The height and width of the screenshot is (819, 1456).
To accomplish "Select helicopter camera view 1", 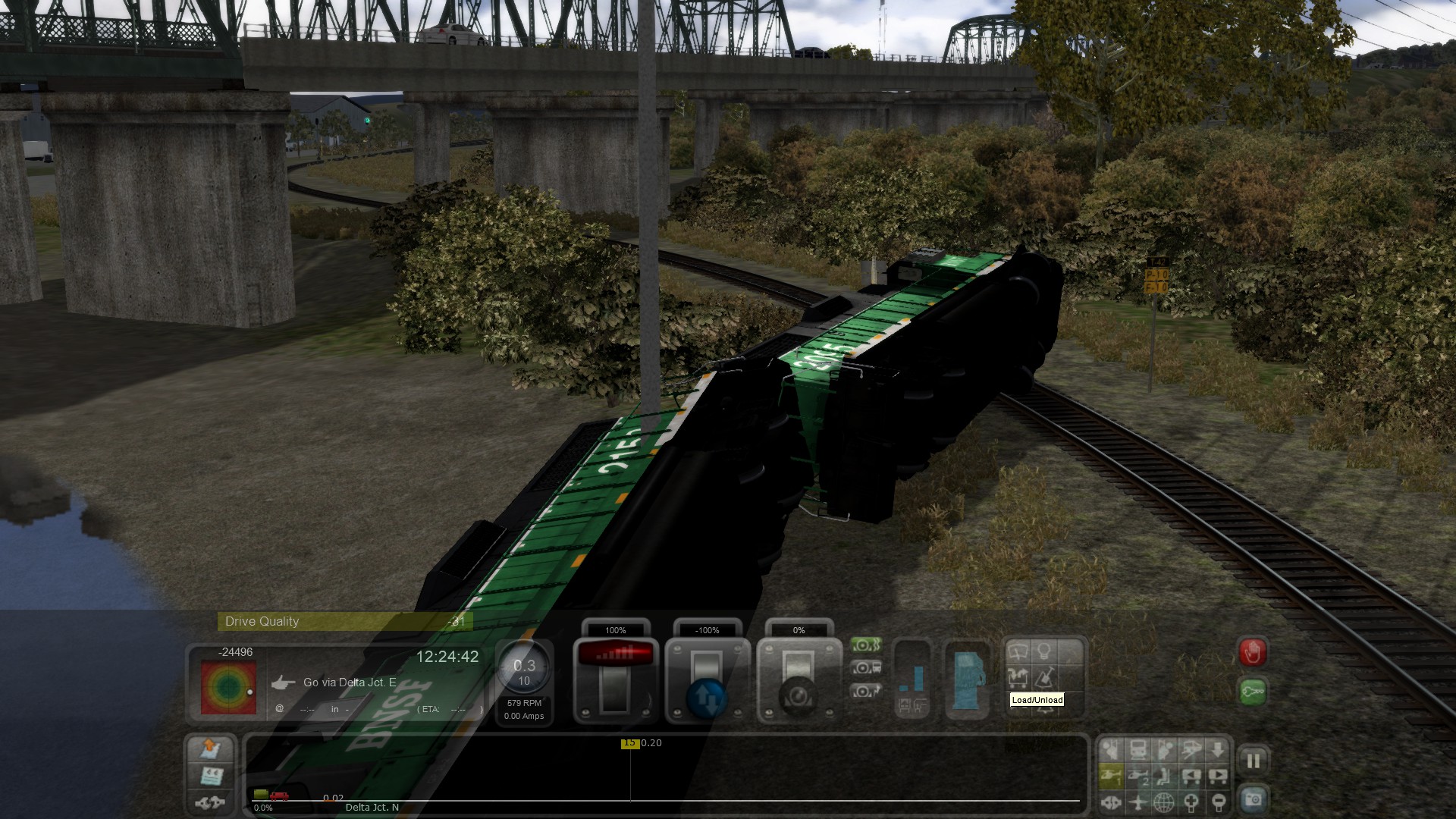I will coord(1111,776).
